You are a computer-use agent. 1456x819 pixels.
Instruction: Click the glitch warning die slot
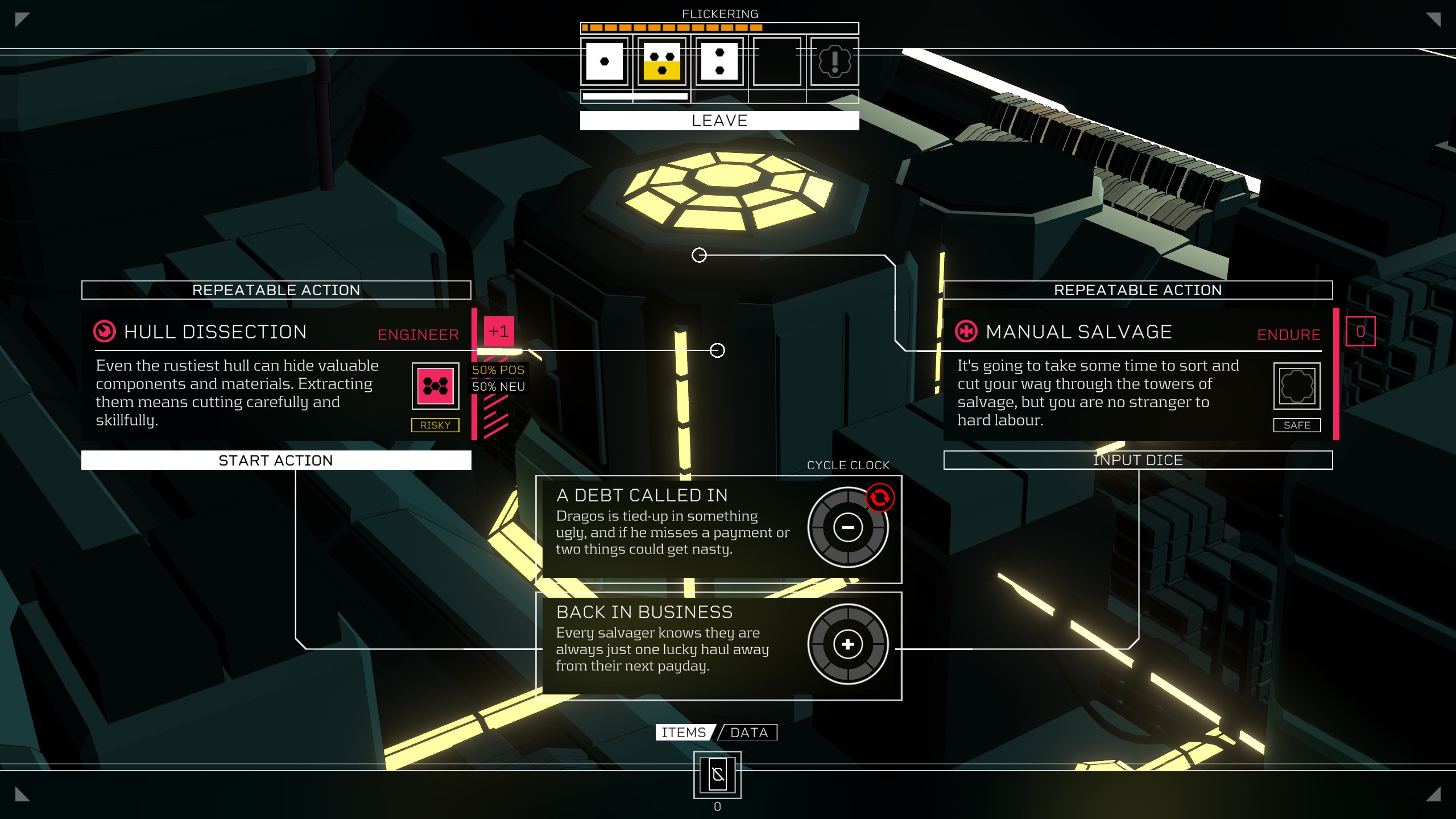coord(834,61)
